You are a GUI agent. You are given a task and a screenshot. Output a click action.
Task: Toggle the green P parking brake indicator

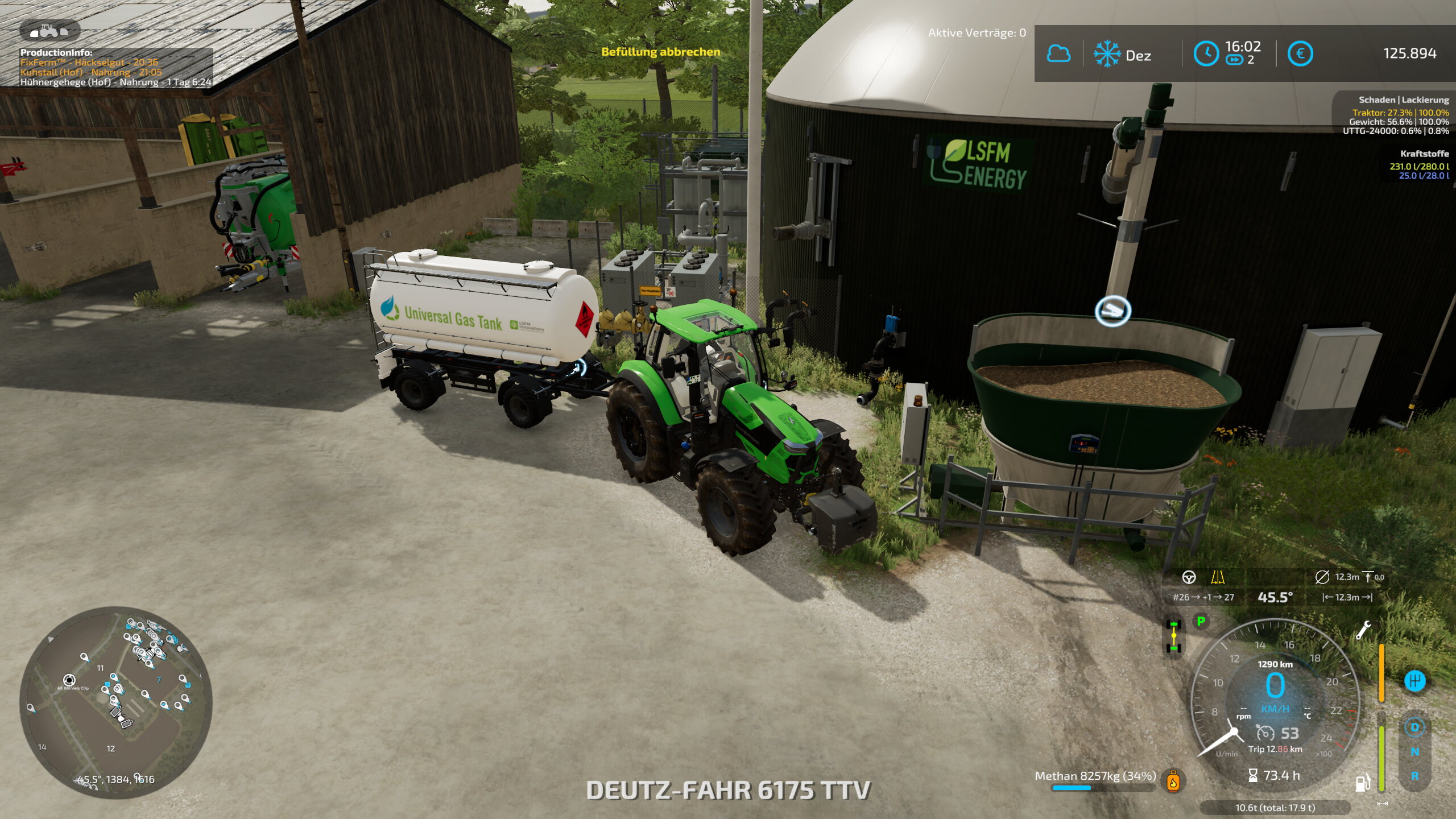click(1201, 621)
